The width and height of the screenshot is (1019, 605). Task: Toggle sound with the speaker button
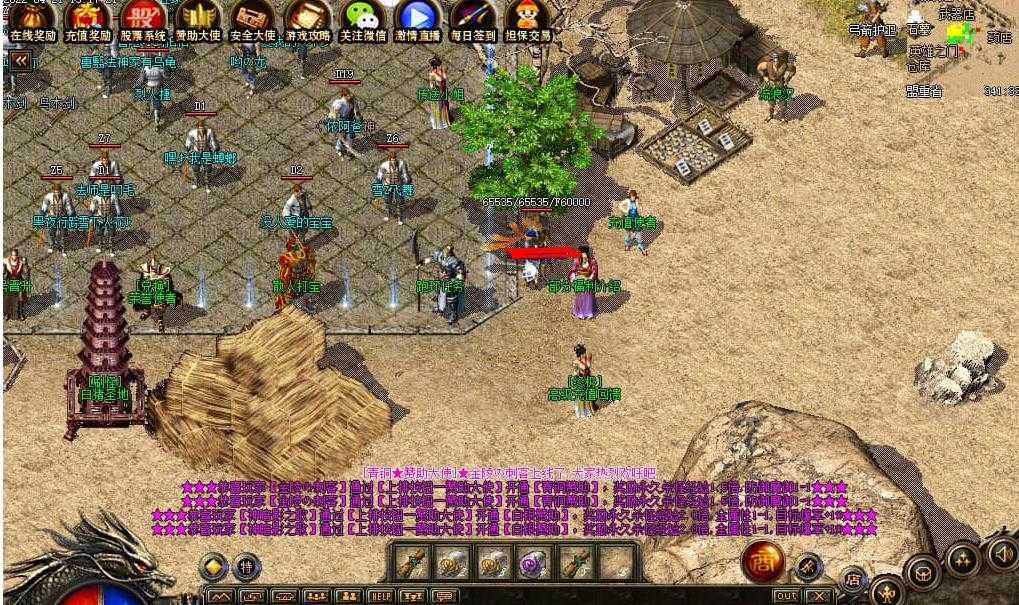point(1002,552)
